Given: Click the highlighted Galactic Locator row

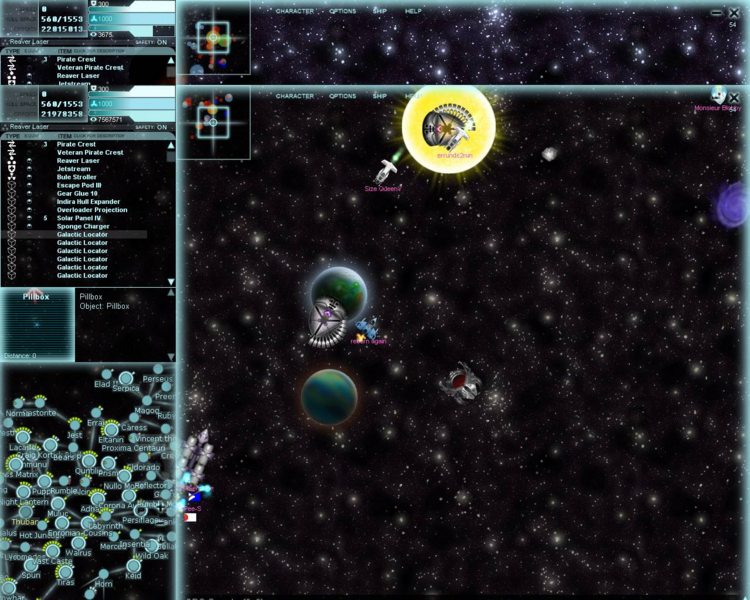Looking at the screenshot, I should (82, 235).
